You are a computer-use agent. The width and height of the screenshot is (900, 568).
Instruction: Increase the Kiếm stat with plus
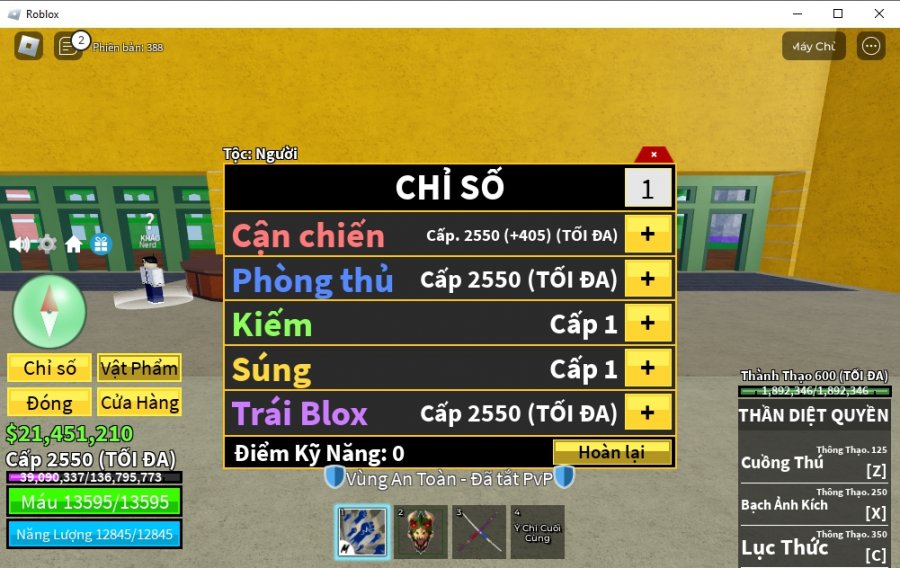(x=647, y=323)
